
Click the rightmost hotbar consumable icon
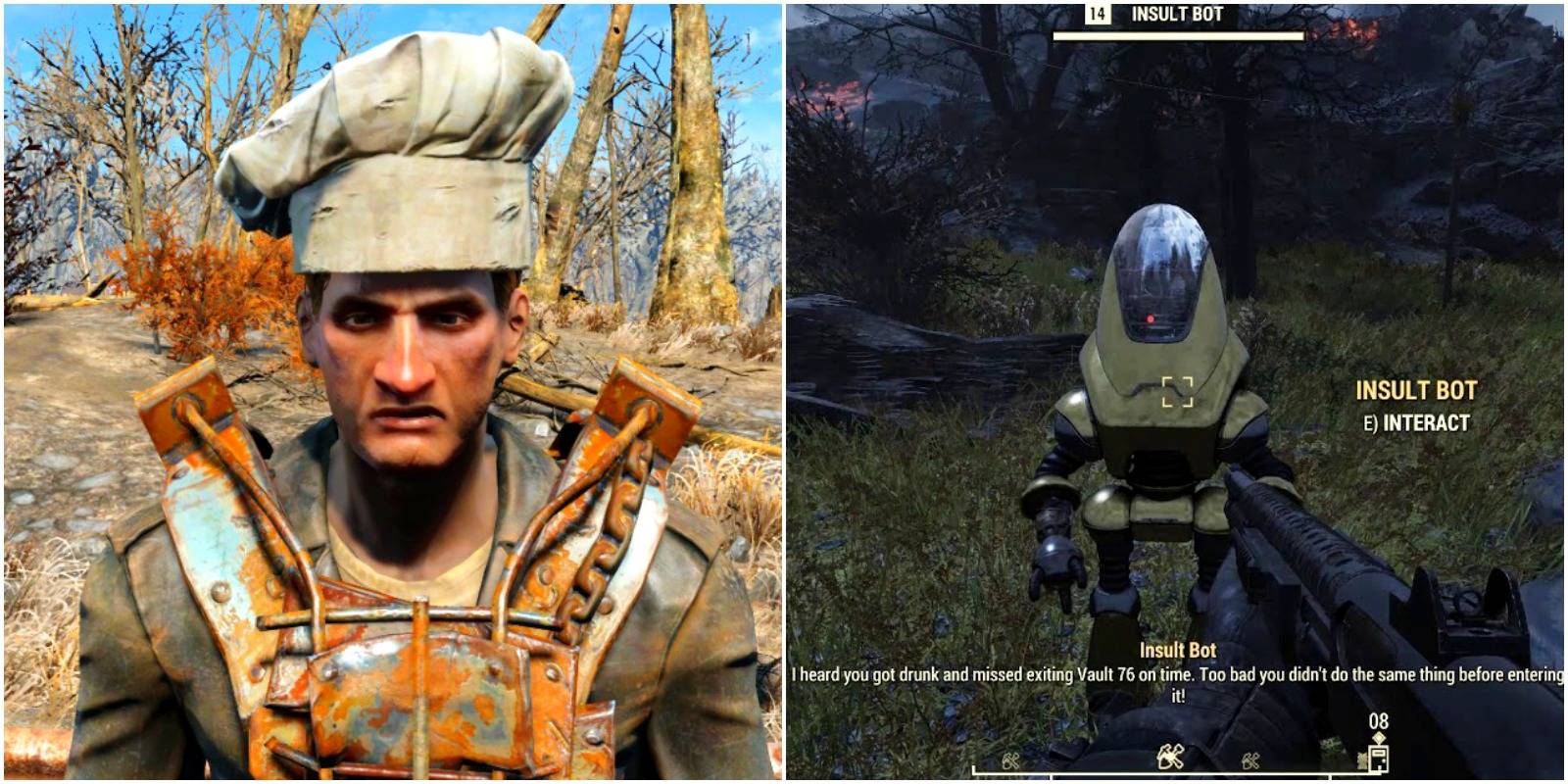[x=1380, y=758]
